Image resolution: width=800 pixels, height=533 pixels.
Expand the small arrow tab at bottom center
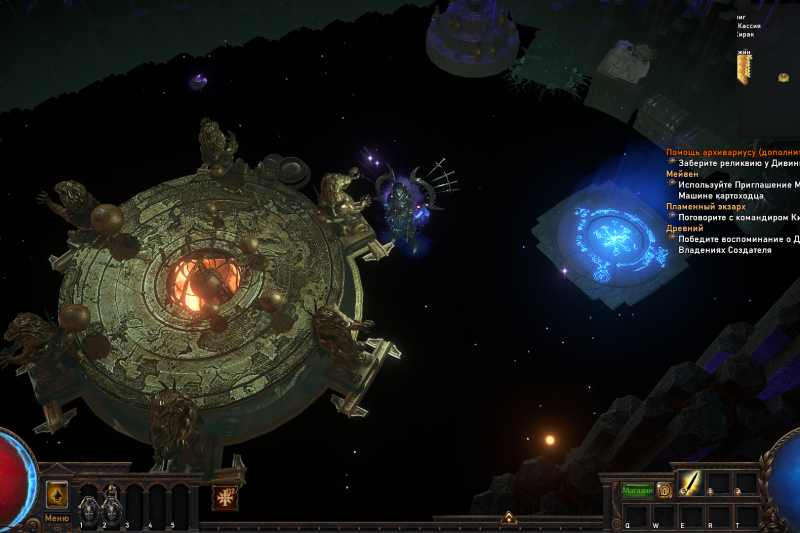coord(508,518)
